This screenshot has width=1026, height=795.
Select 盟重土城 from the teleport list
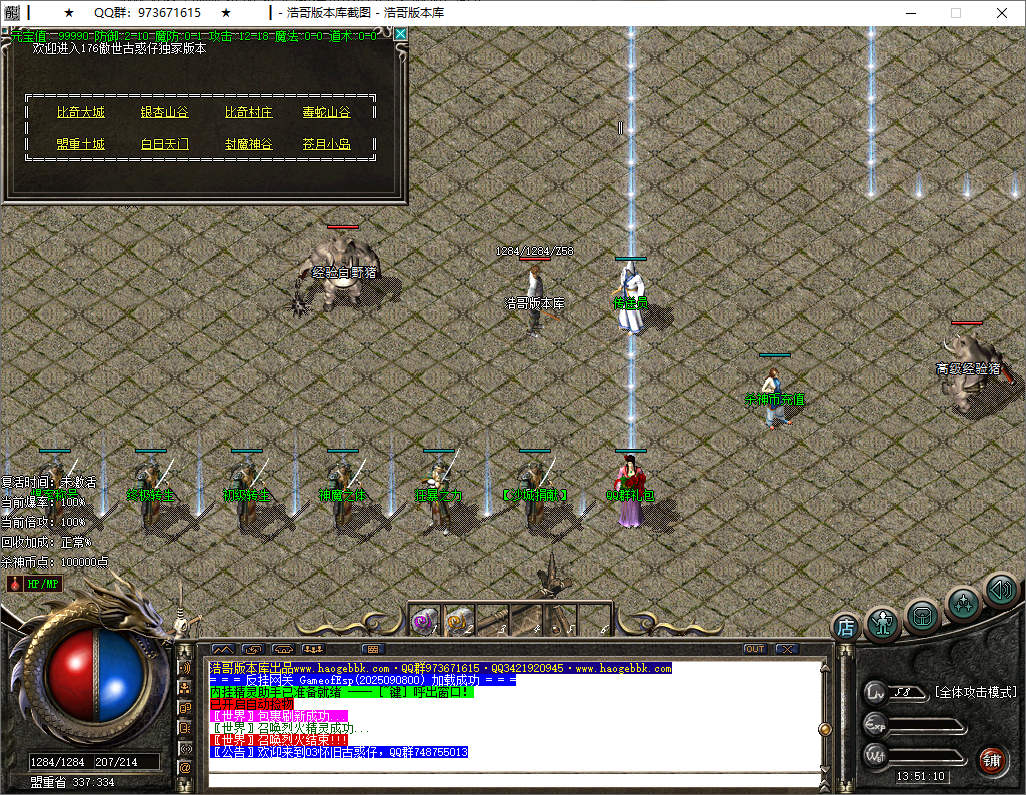pyautogui.click(x=80, y=144)
